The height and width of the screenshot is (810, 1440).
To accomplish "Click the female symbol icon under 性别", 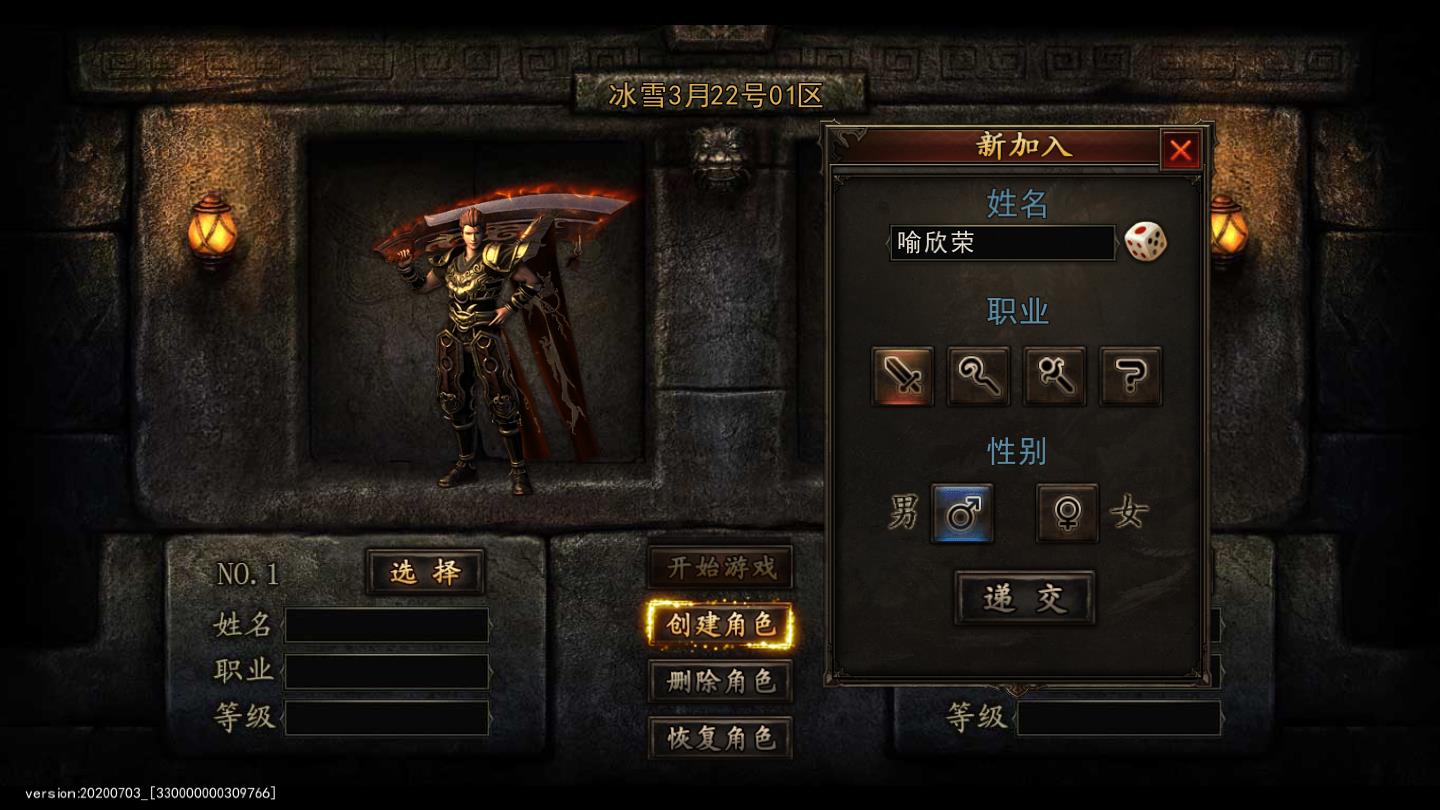I will (x=1066, y=513).
